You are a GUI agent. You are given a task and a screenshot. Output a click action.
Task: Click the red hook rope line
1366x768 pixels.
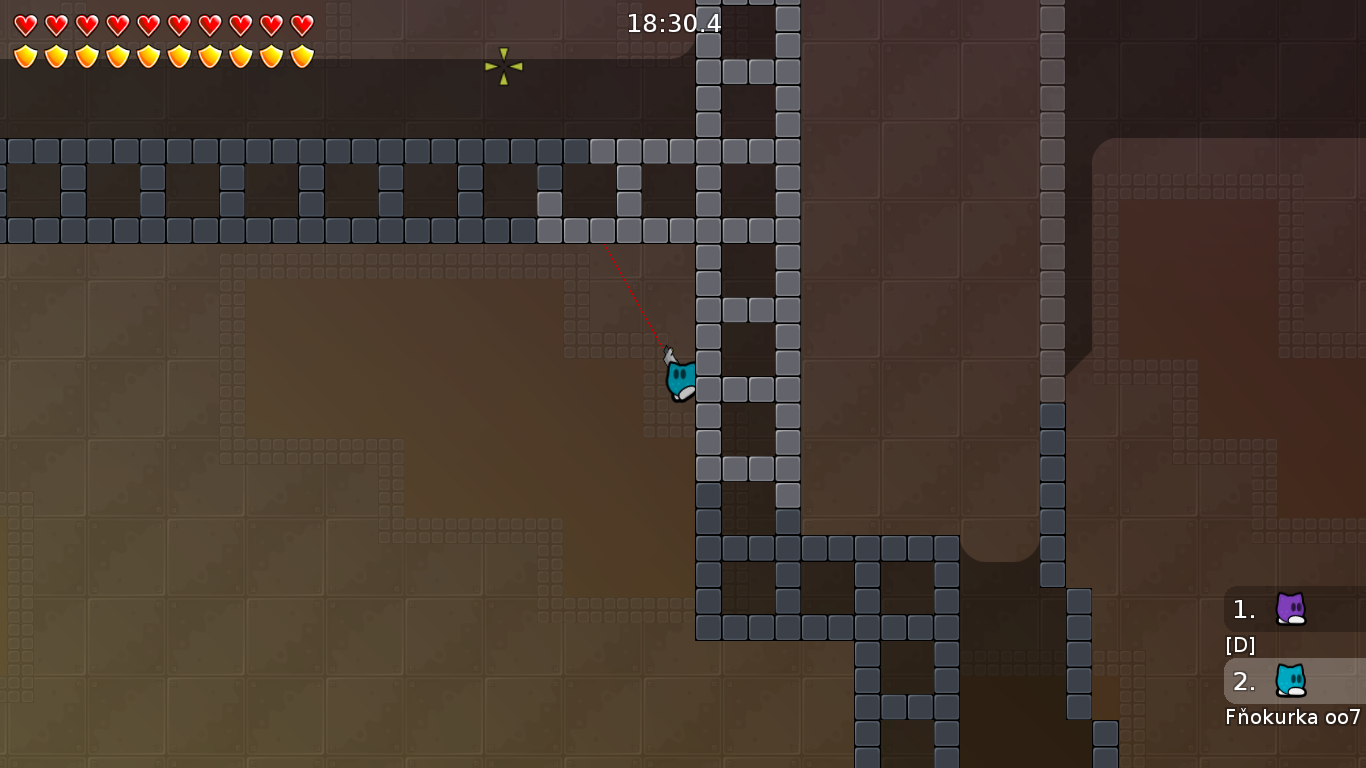pyautogui.click(x=635, y=295)
